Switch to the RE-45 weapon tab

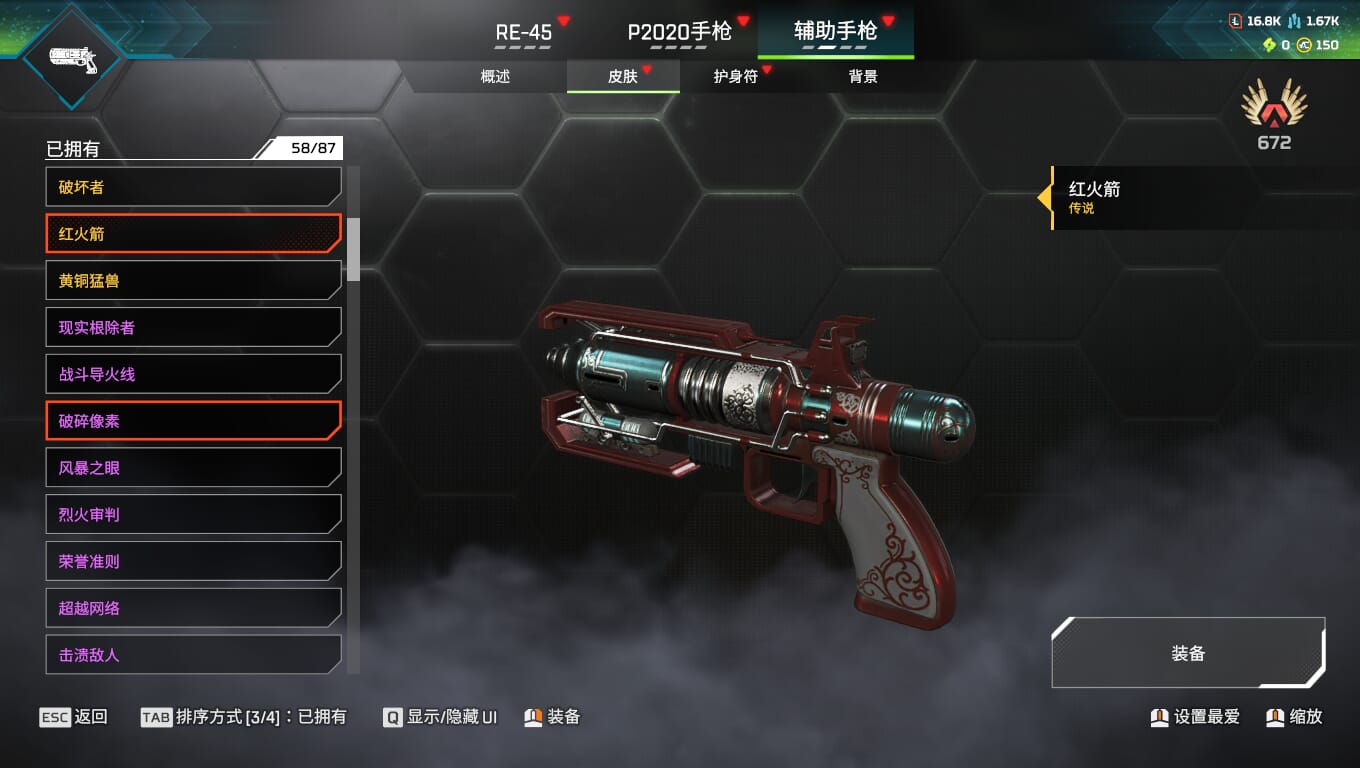(x=524, y=32)
